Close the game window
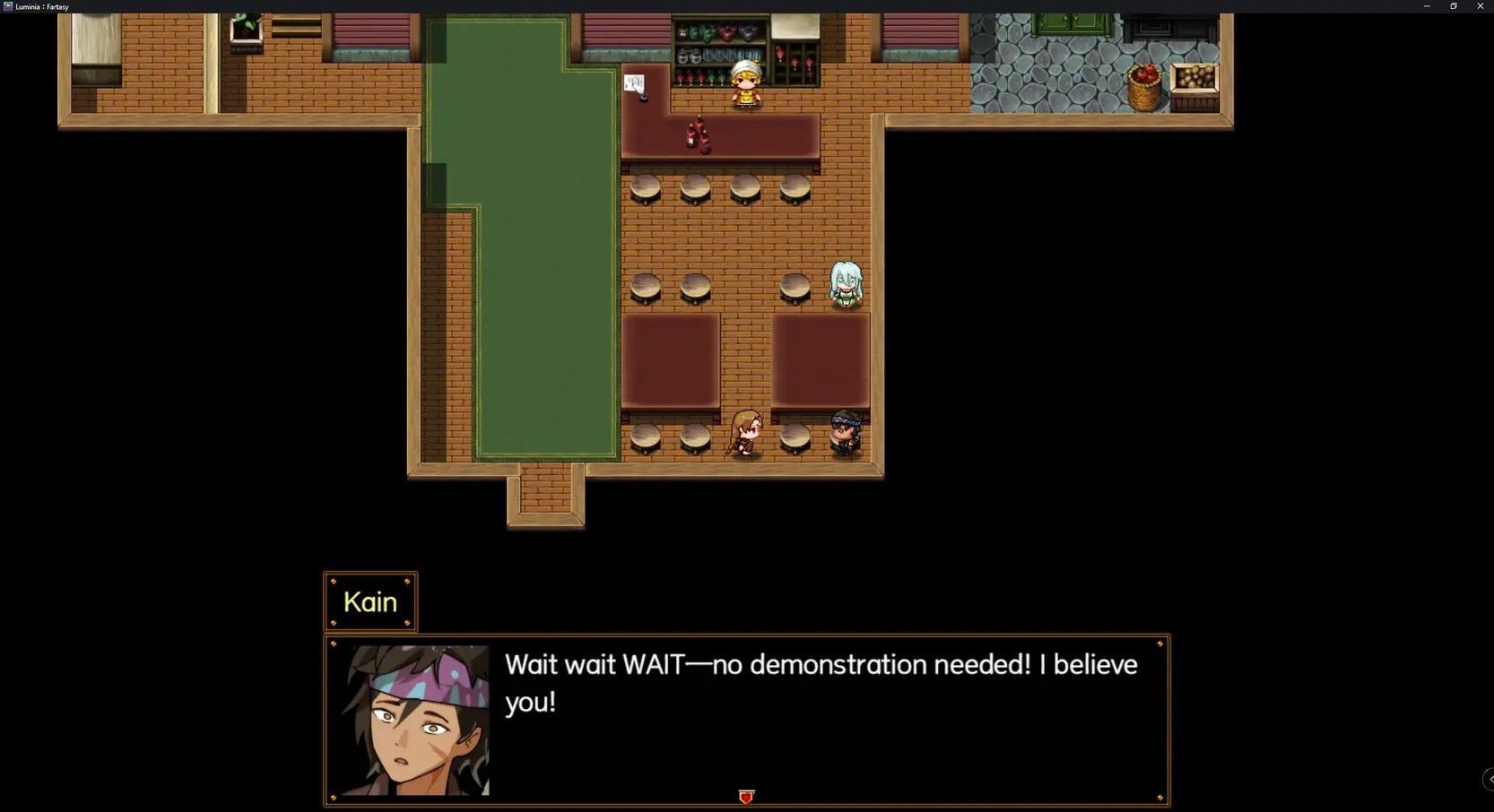 pyautogui.click(x=1480, y=6)
